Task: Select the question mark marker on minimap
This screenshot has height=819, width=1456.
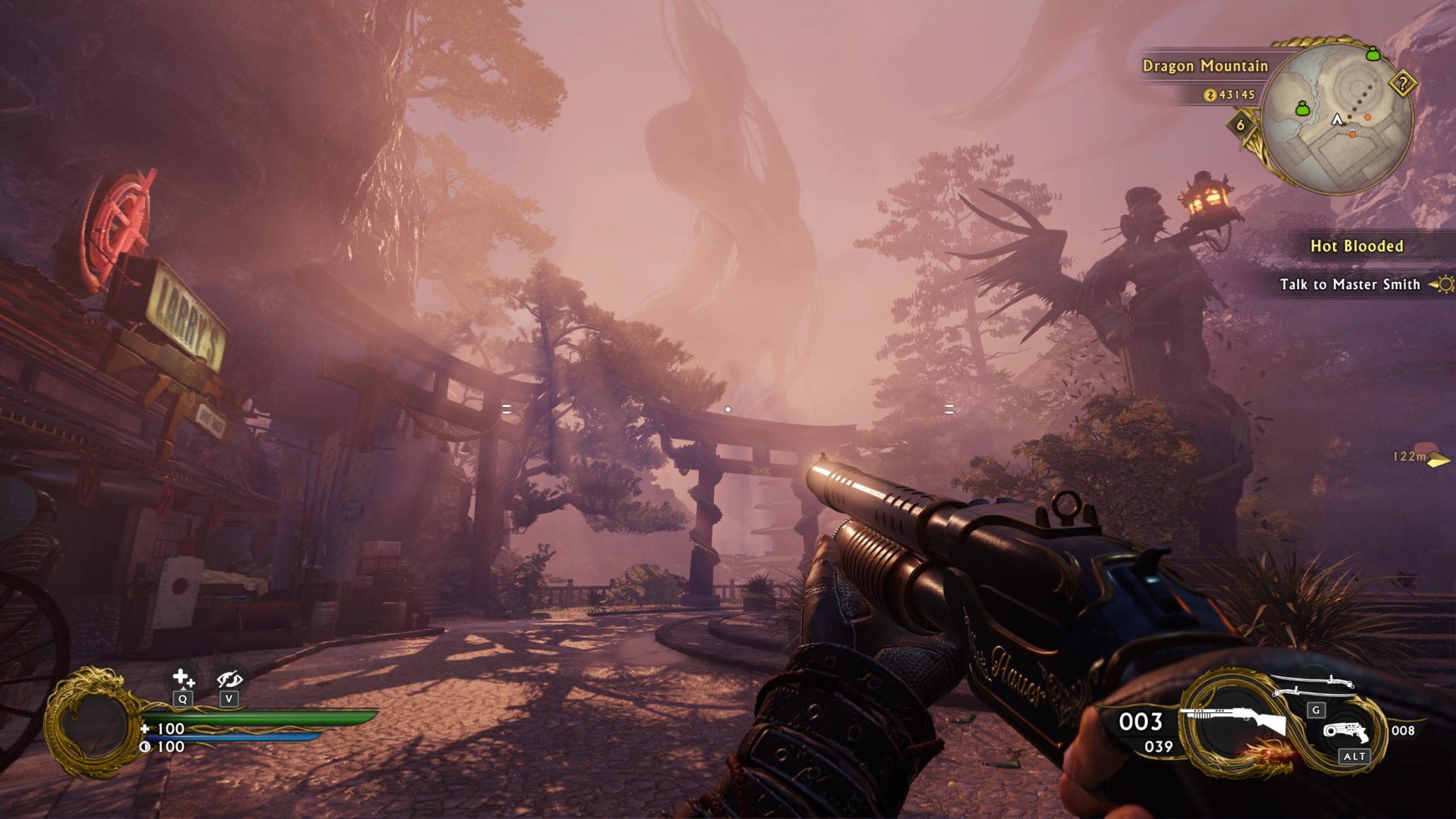Action: click(x=1402, y=84)
